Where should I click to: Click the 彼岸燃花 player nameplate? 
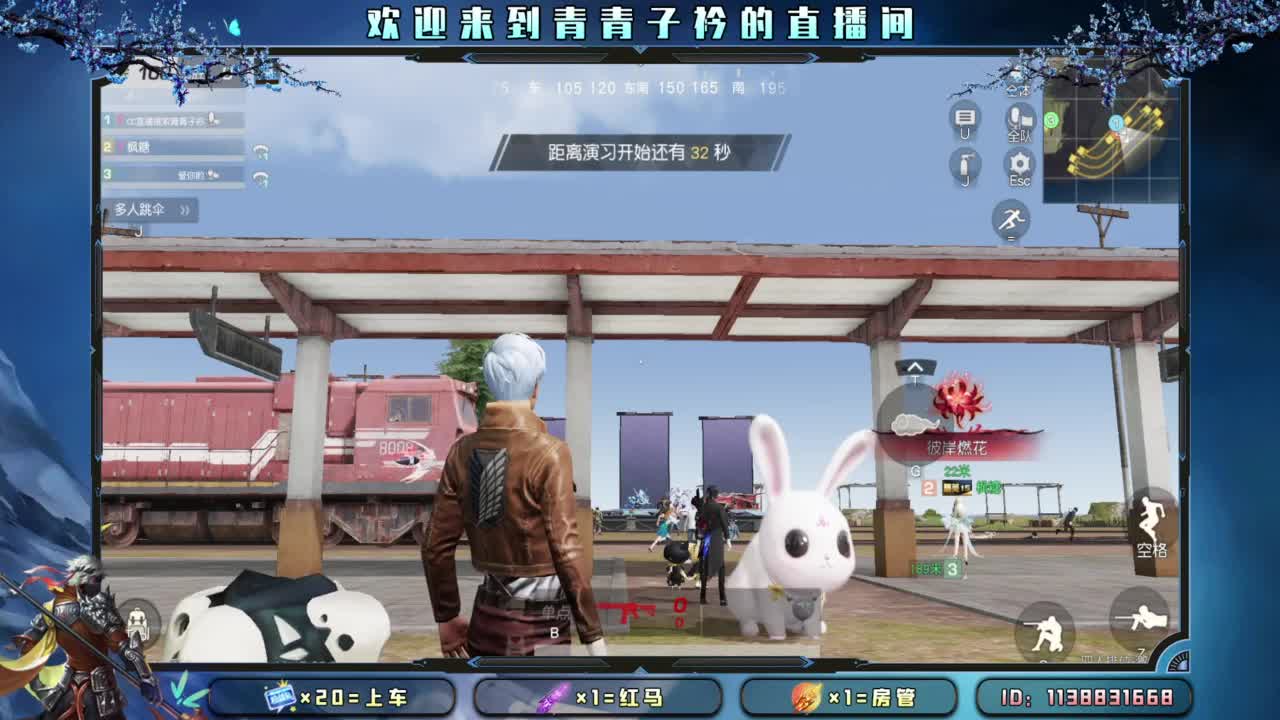point(958,447)
